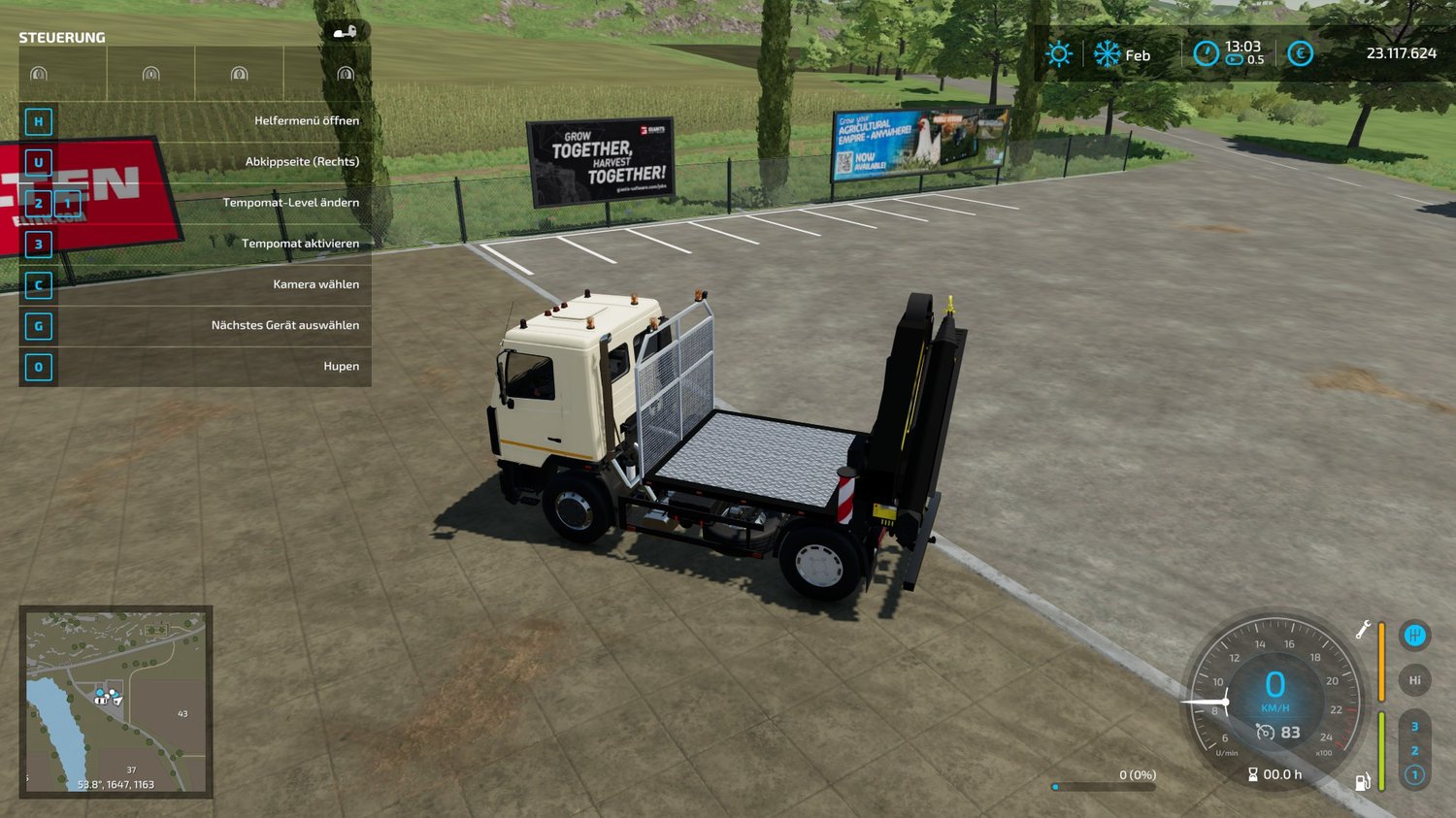The width and height of the screenshot is (1456, 818).
Task: Click the truck icon in the Steuerung header
Action: click(x=345, y=32)
